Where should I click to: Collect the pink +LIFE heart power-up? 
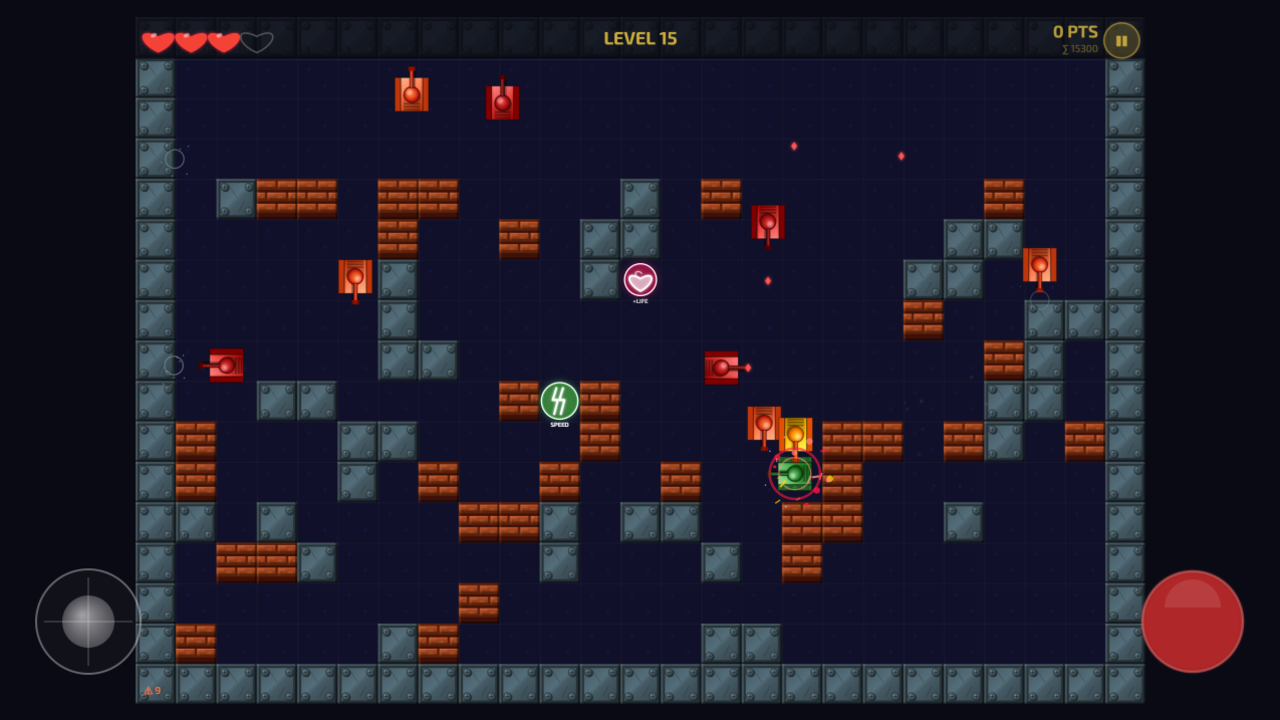click(640, 281)
